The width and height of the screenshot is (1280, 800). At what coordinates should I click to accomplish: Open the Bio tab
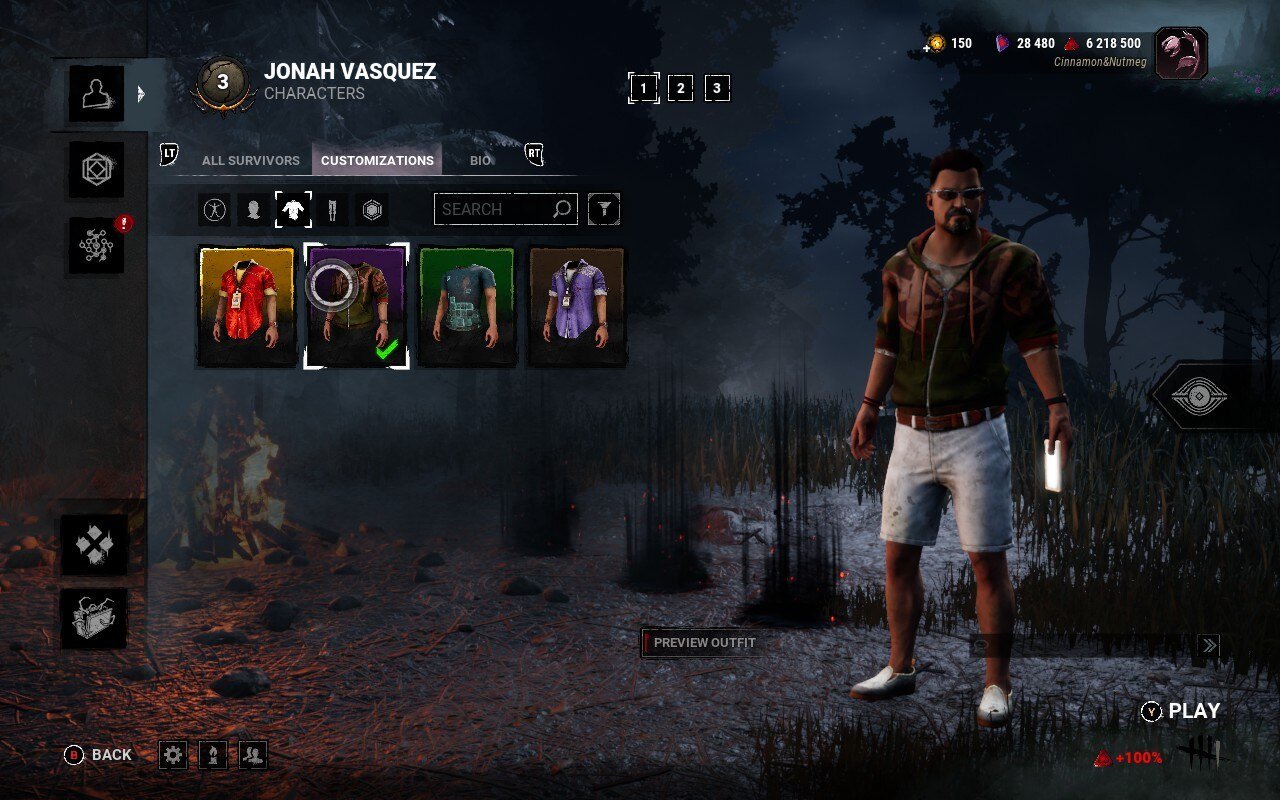481,160
